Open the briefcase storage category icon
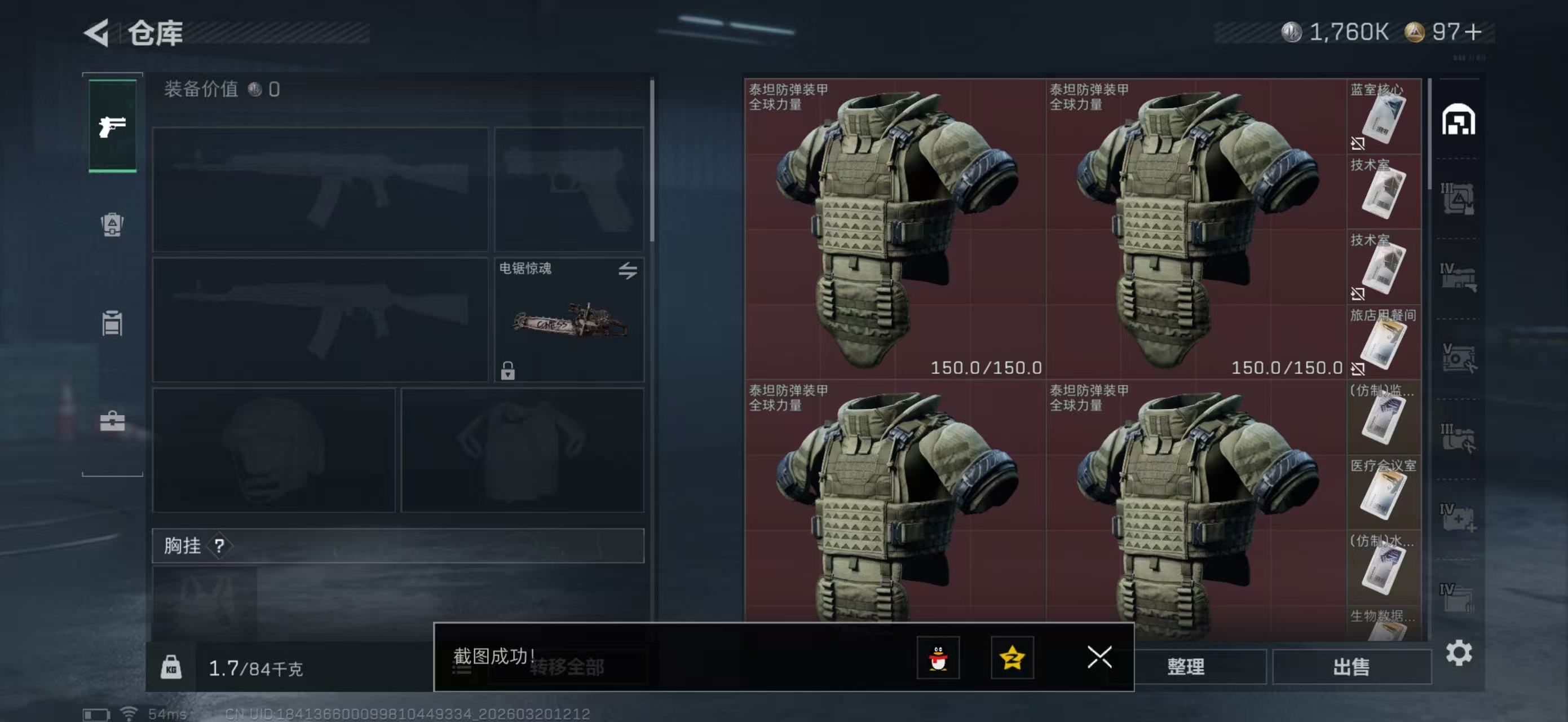 (113, 420)
